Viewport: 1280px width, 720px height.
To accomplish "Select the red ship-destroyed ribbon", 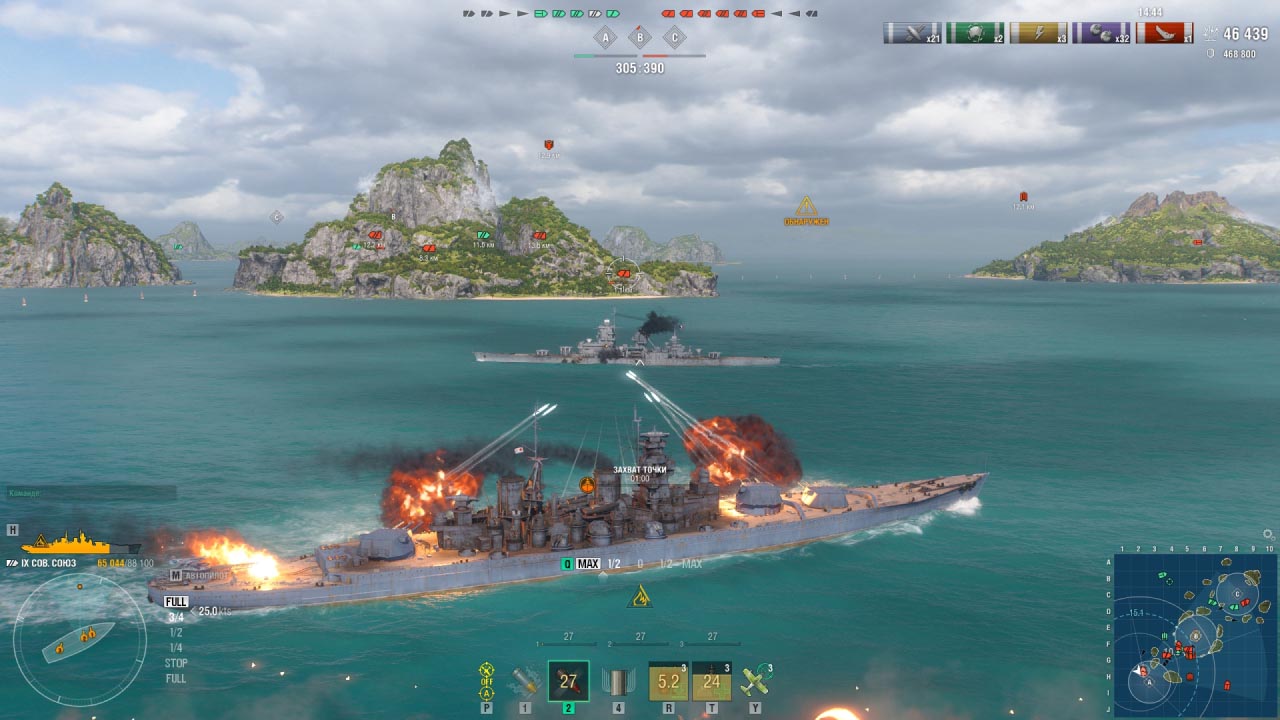I will [1163, 33].
